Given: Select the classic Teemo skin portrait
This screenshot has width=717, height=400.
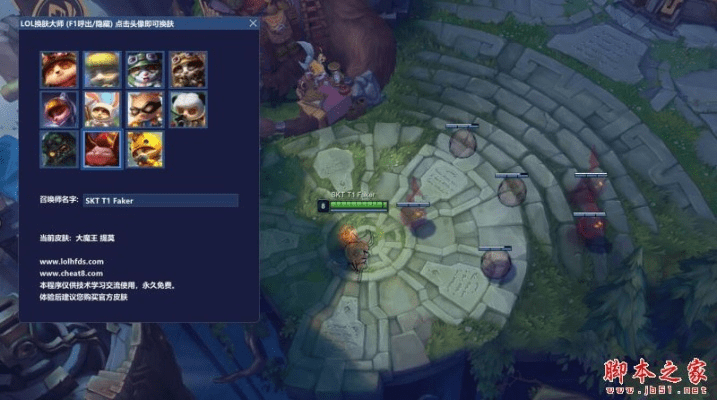Looking at the screenshot, I should [59, 69].
